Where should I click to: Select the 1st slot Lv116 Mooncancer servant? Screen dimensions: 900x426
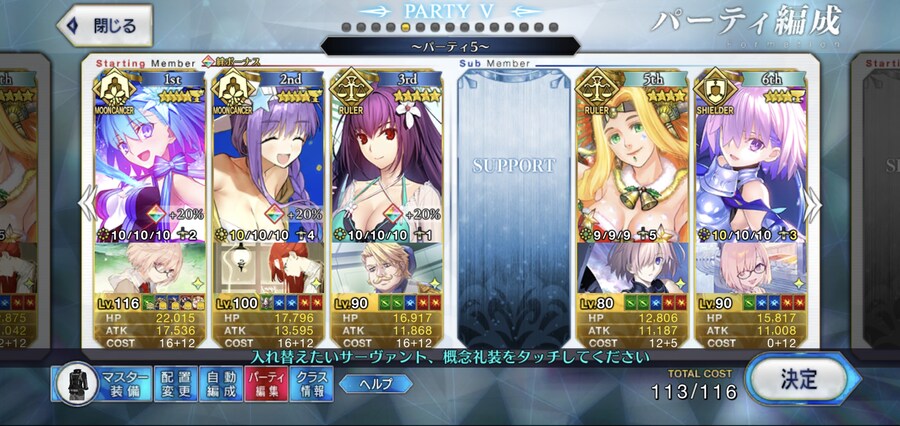(150, 160)
